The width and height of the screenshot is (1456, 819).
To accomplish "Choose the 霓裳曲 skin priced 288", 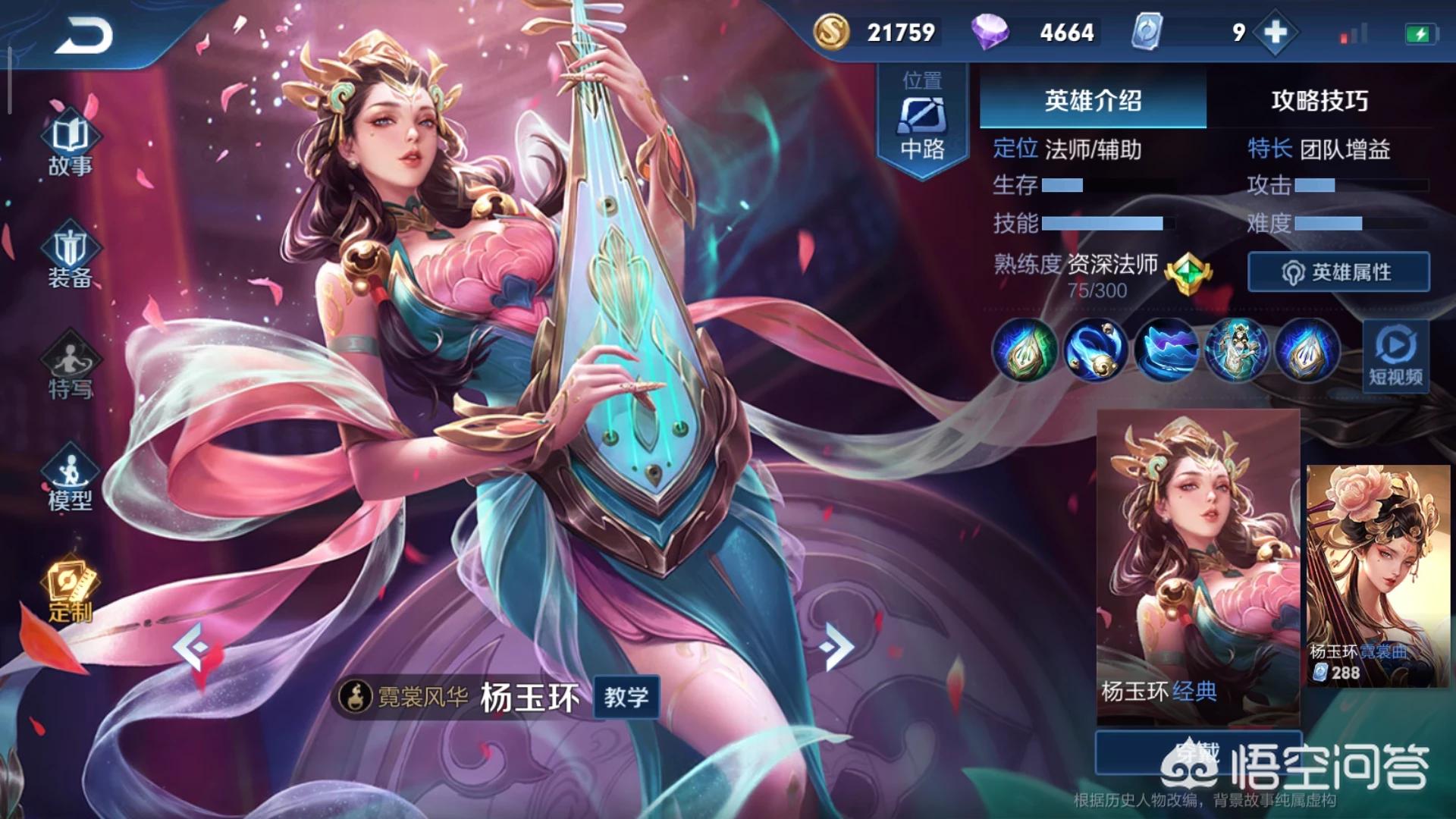I will click(x=1377, y=576).
